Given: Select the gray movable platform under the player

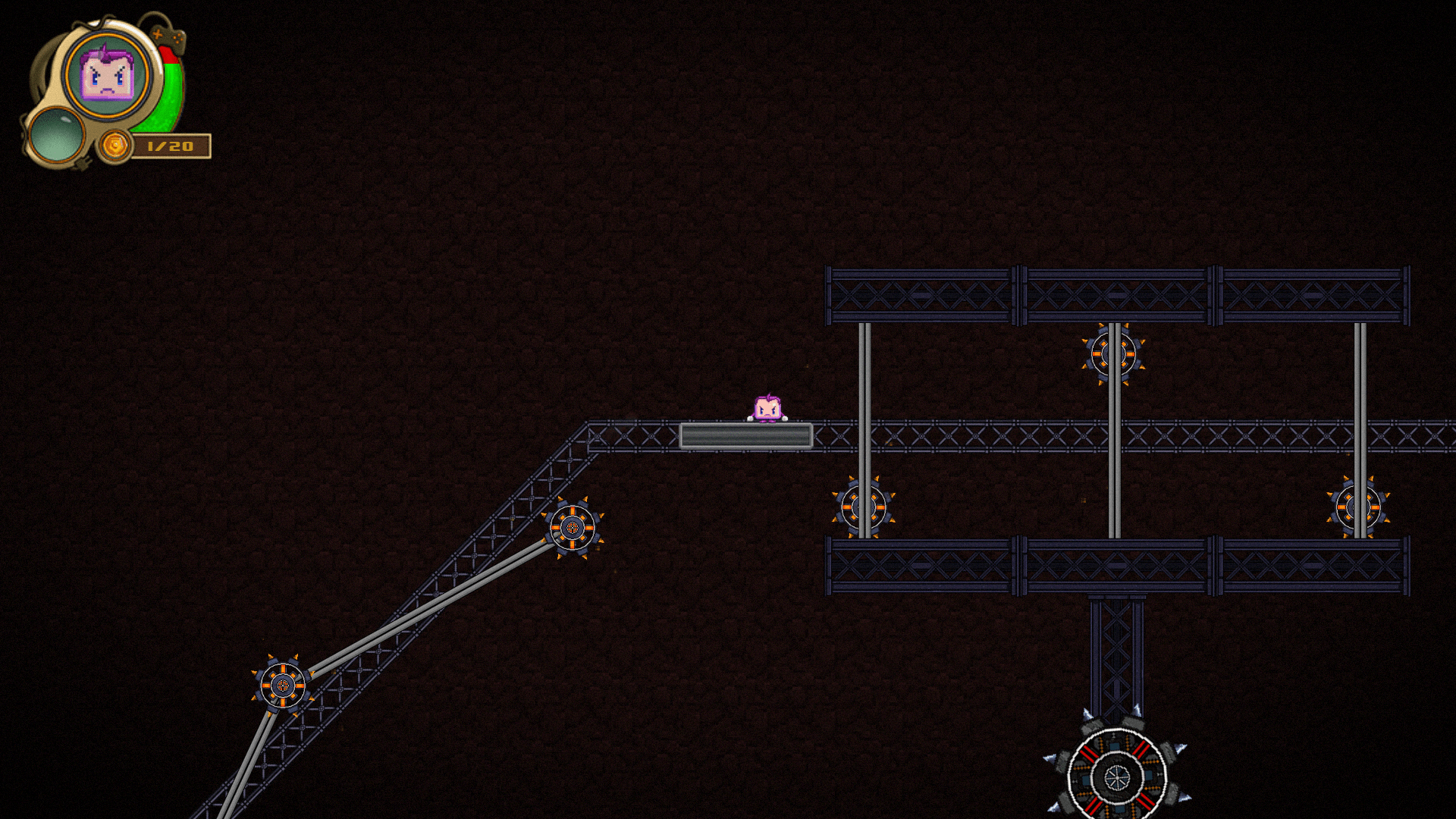Looking at the screenshot, I should coord(747,435).
